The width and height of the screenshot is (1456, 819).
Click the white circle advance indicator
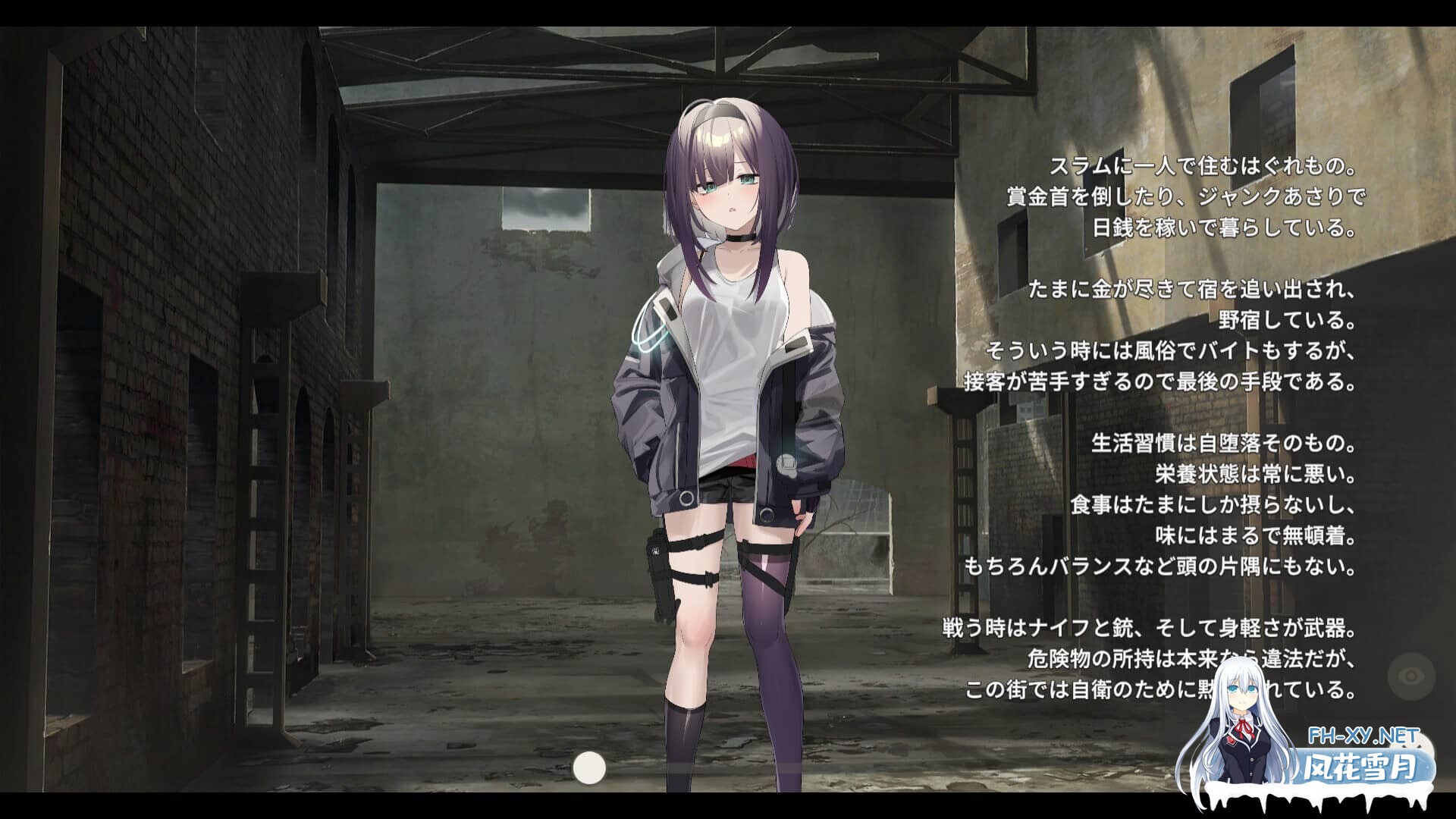590,769
